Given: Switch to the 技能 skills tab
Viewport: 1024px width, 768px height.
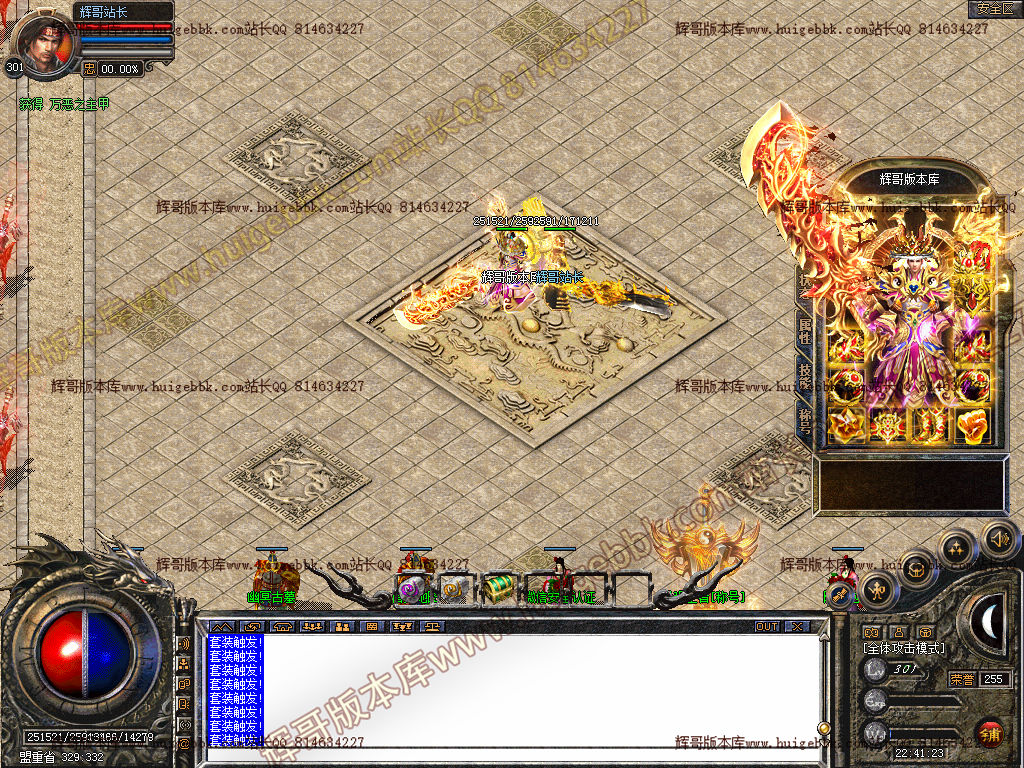Looking at the screenshot, I should [805, 374].
